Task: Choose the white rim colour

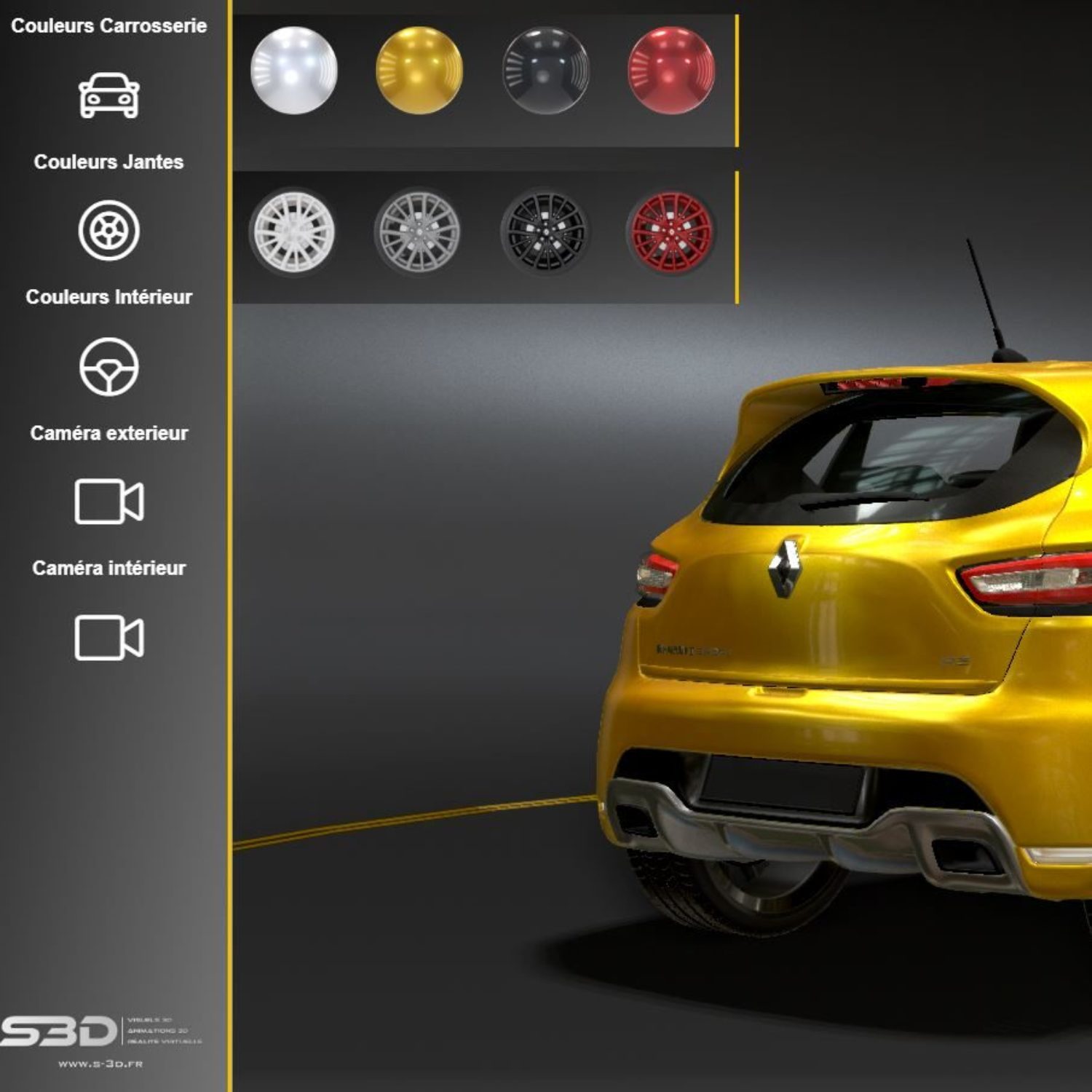Action: [293, 232]
